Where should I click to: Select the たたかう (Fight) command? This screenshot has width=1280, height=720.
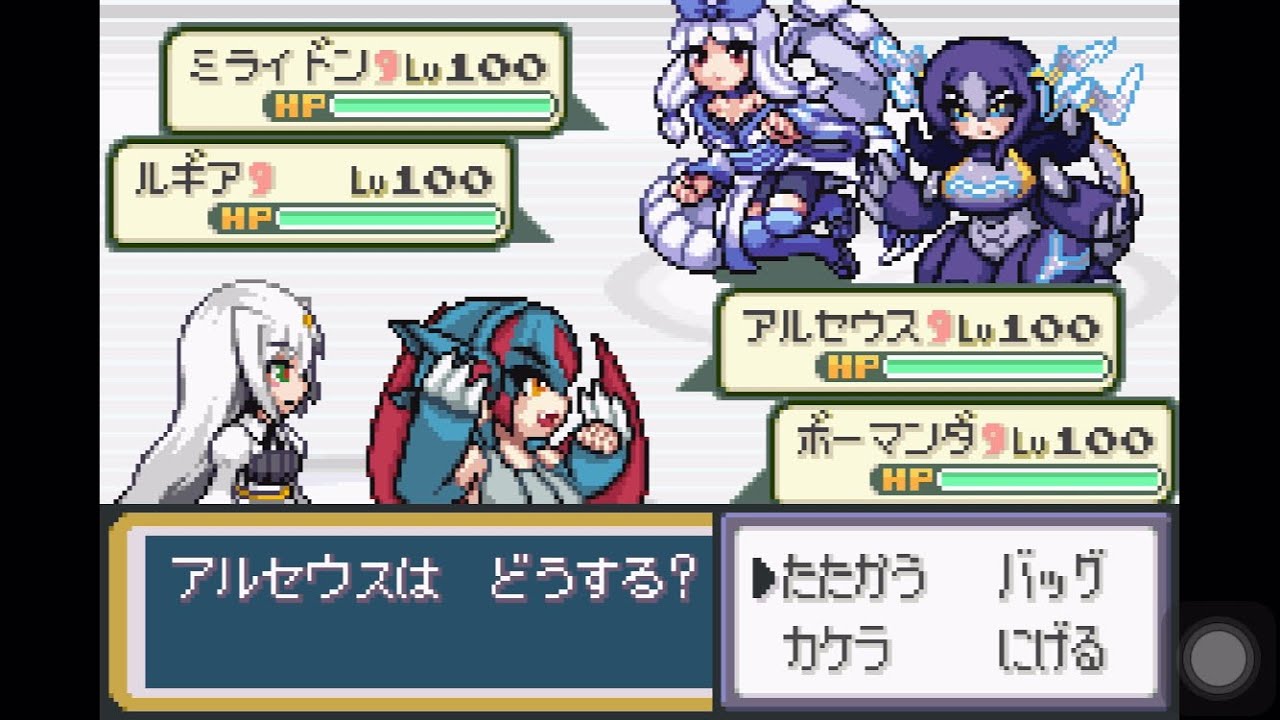tap(855, 576)
